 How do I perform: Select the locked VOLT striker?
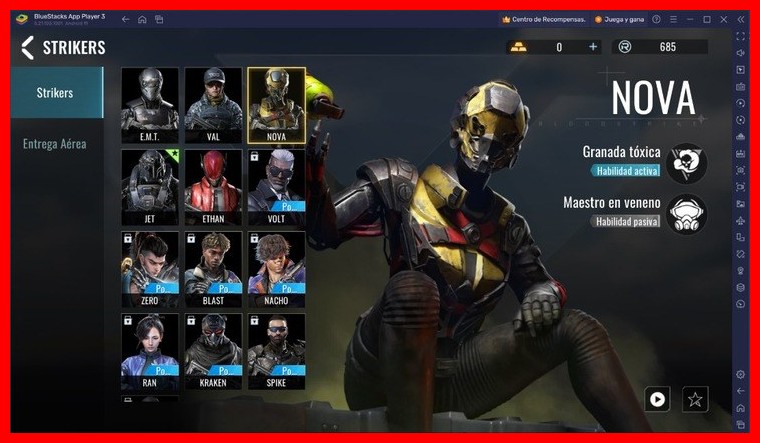[x=276, y=187]
